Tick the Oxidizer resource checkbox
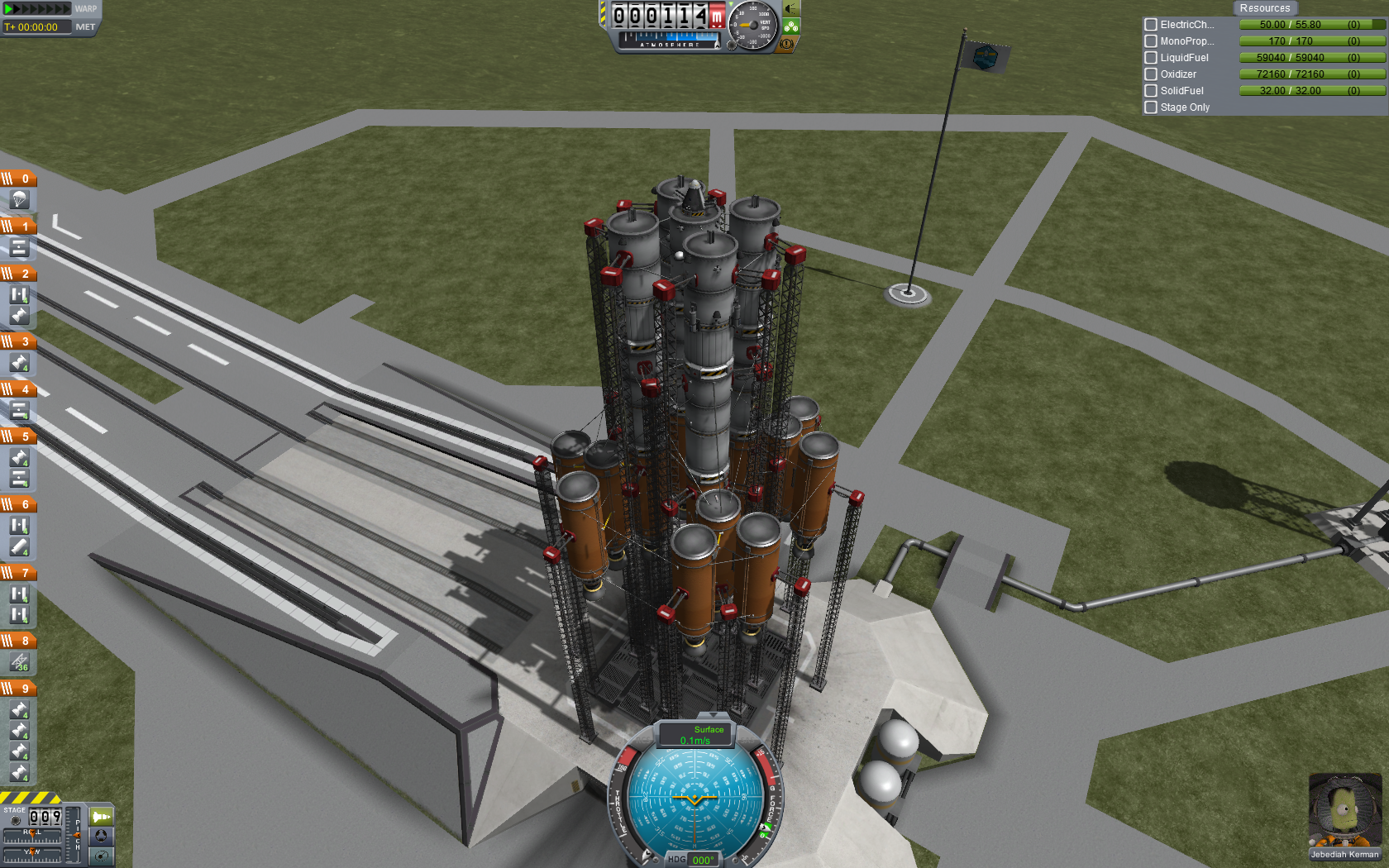This screenshot has width=1389, height=868. pyautogui.click(x=1150, y=74)
